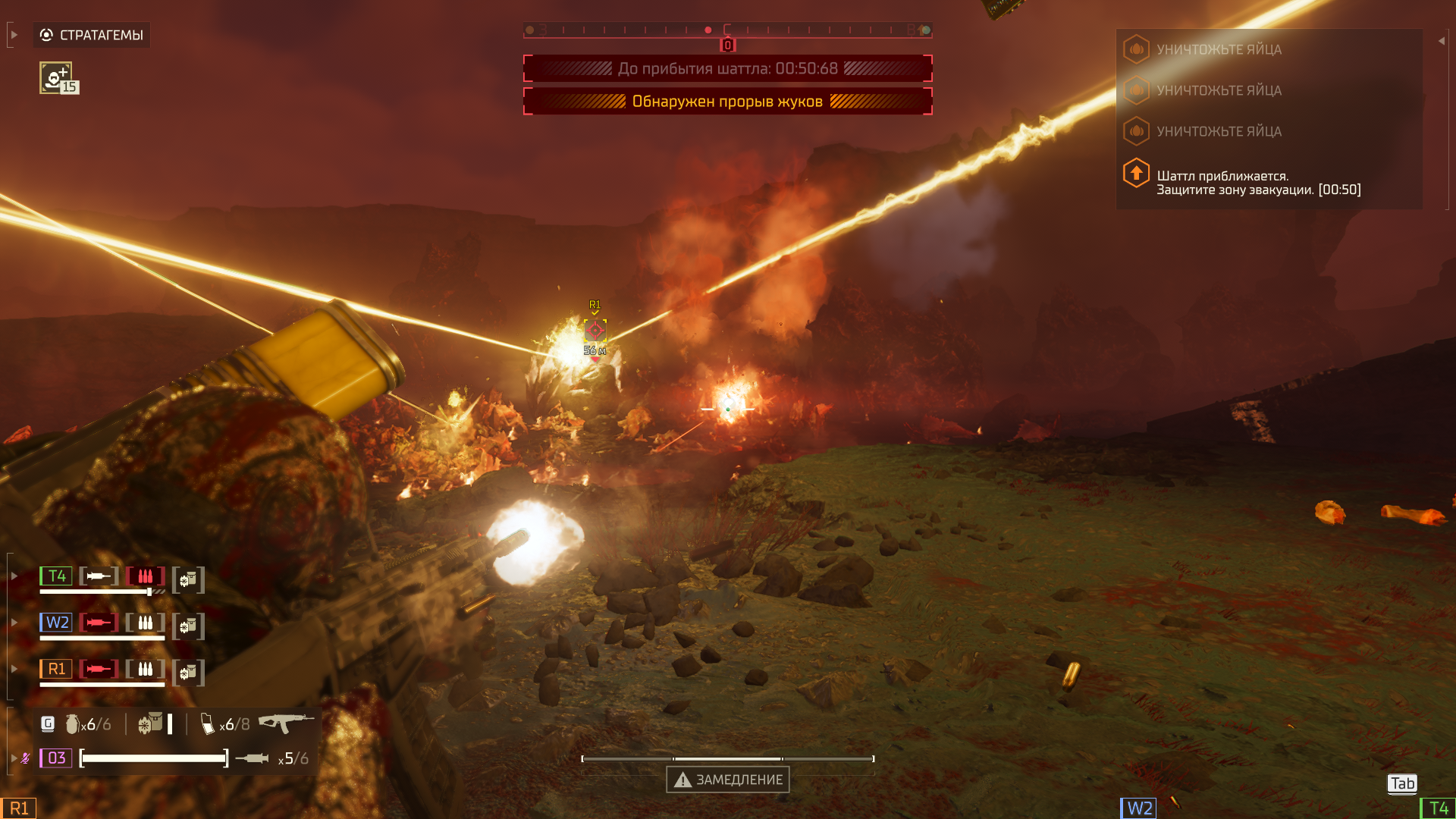Click the compass bar at top center
Viewport: 1456px width, 819px height.
pyautogui.click(x=727, y=30)
